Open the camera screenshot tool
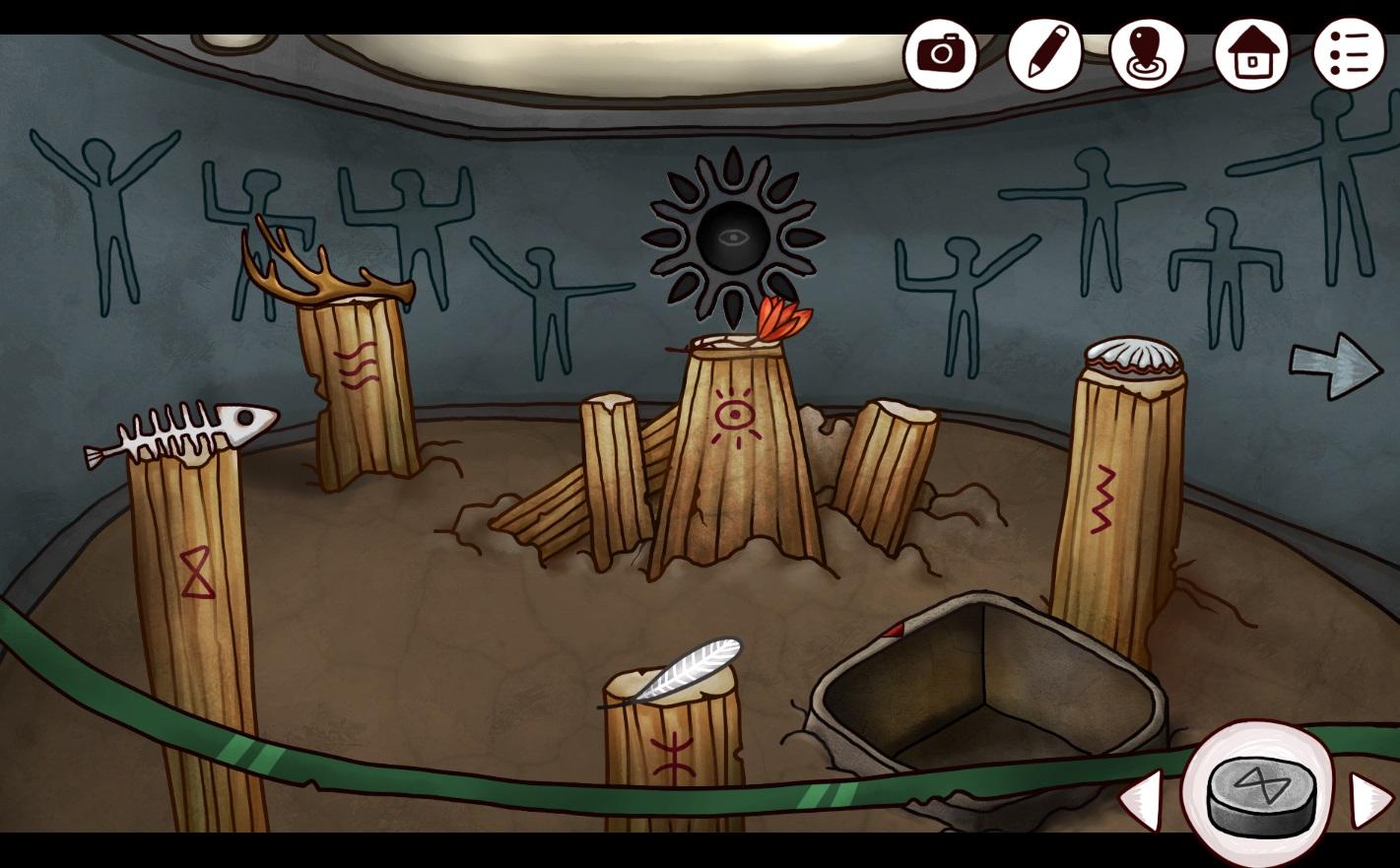Screen dimensions: 1400x868 pyautogui.click(x=940, y=53)
